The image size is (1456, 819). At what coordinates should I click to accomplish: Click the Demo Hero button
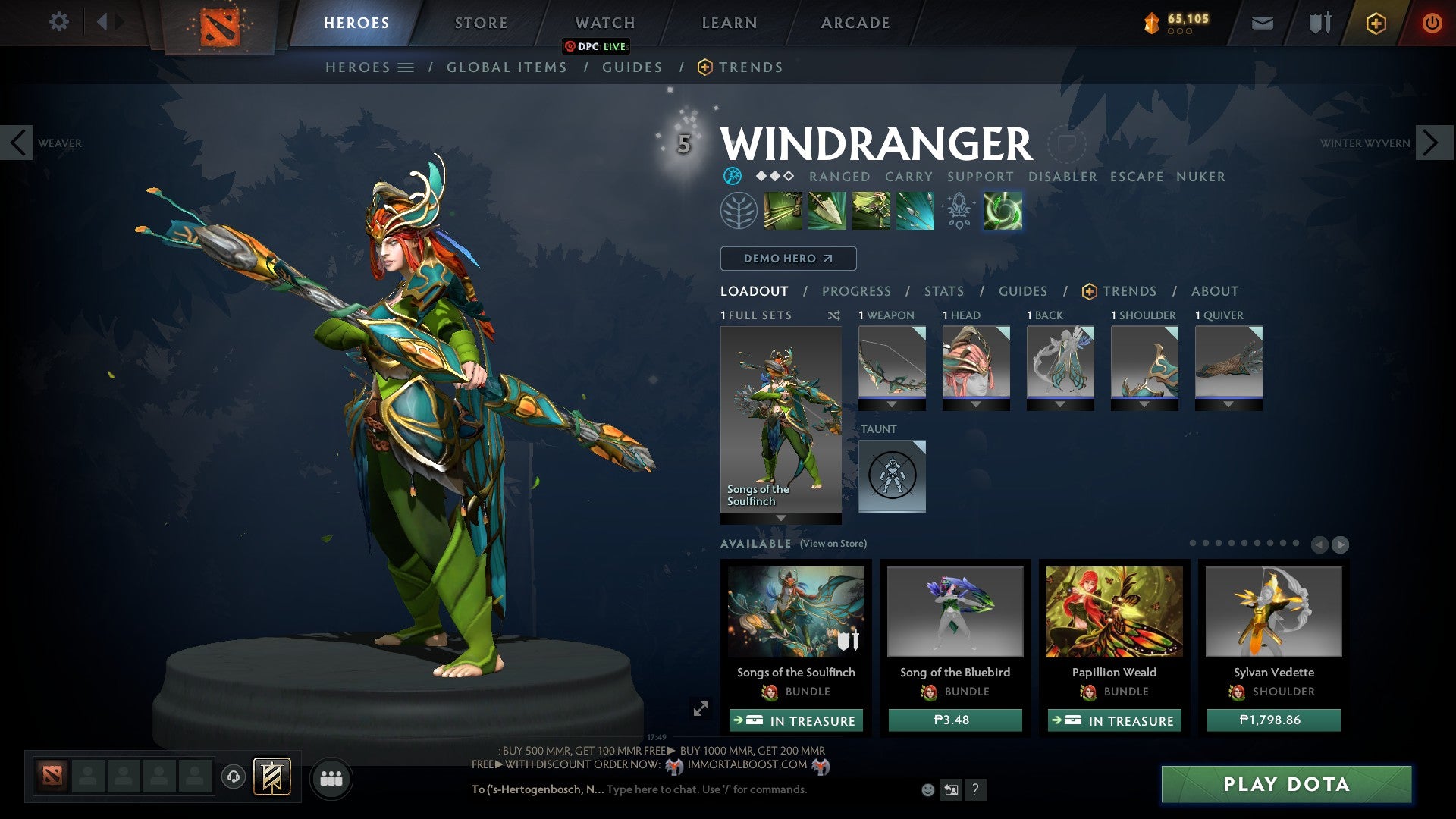[x=787, y=258]
